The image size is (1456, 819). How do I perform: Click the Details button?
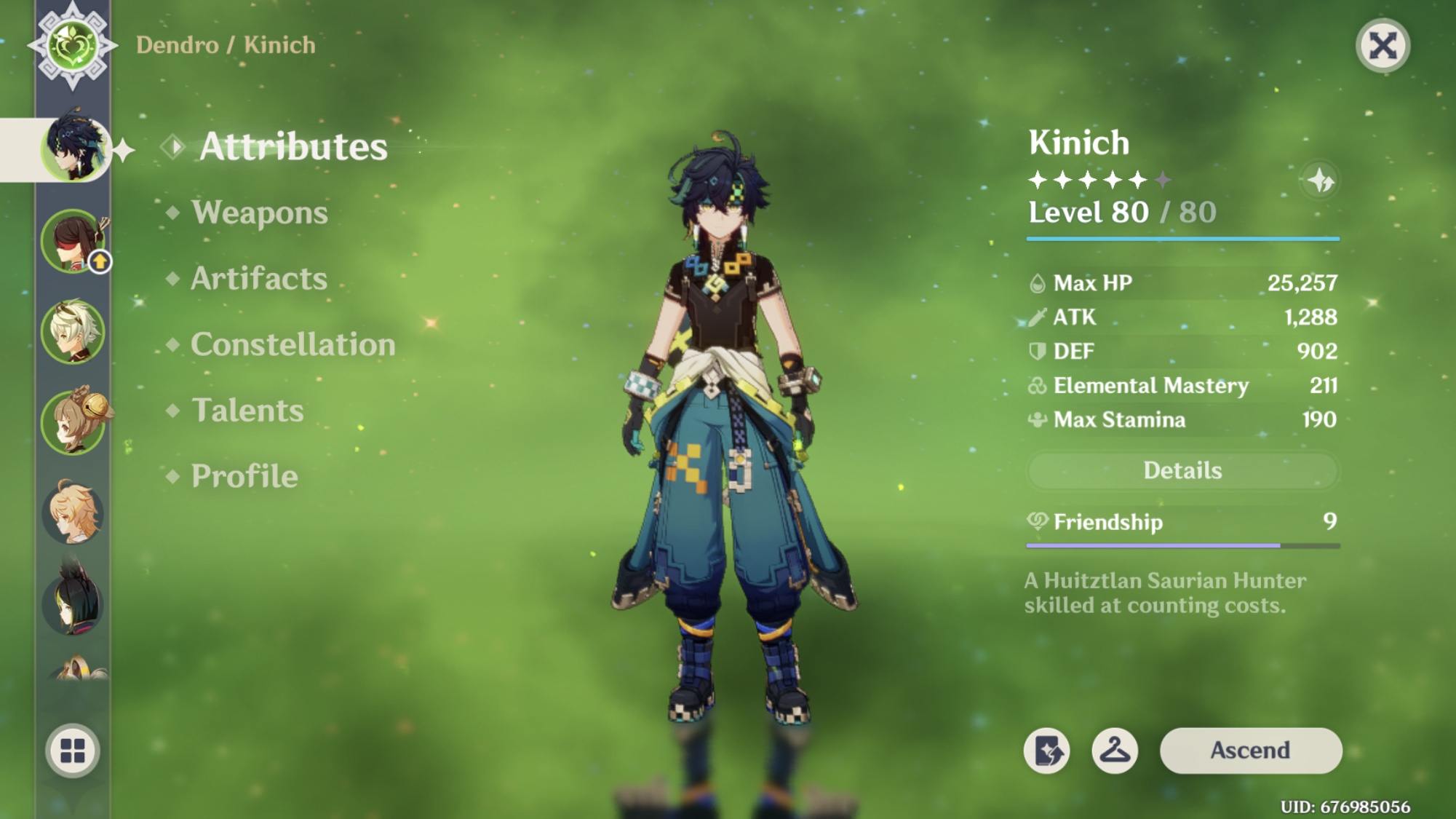click(1182, 471)
